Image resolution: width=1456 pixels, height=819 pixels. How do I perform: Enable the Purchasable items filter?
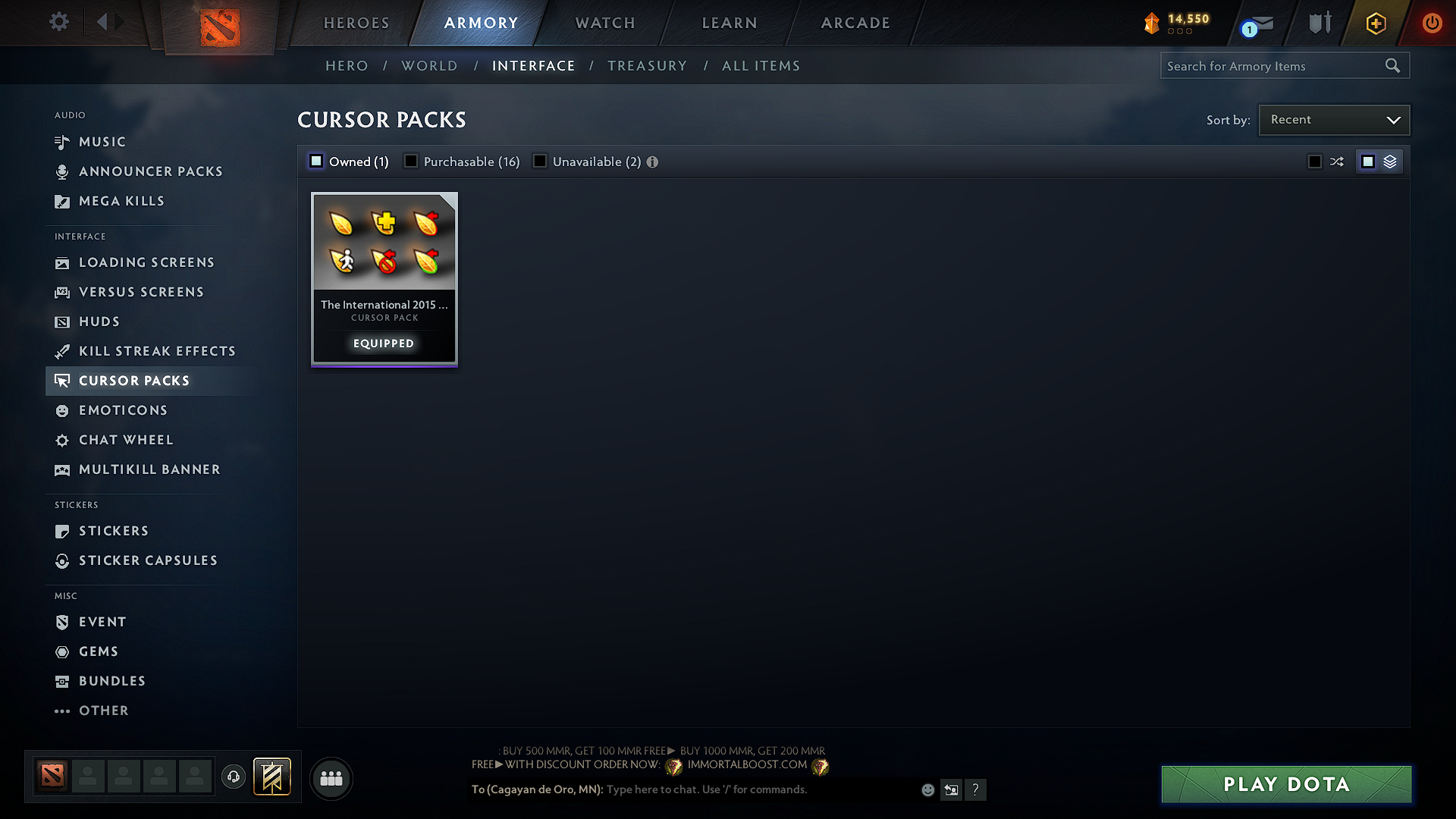(410, 161)
